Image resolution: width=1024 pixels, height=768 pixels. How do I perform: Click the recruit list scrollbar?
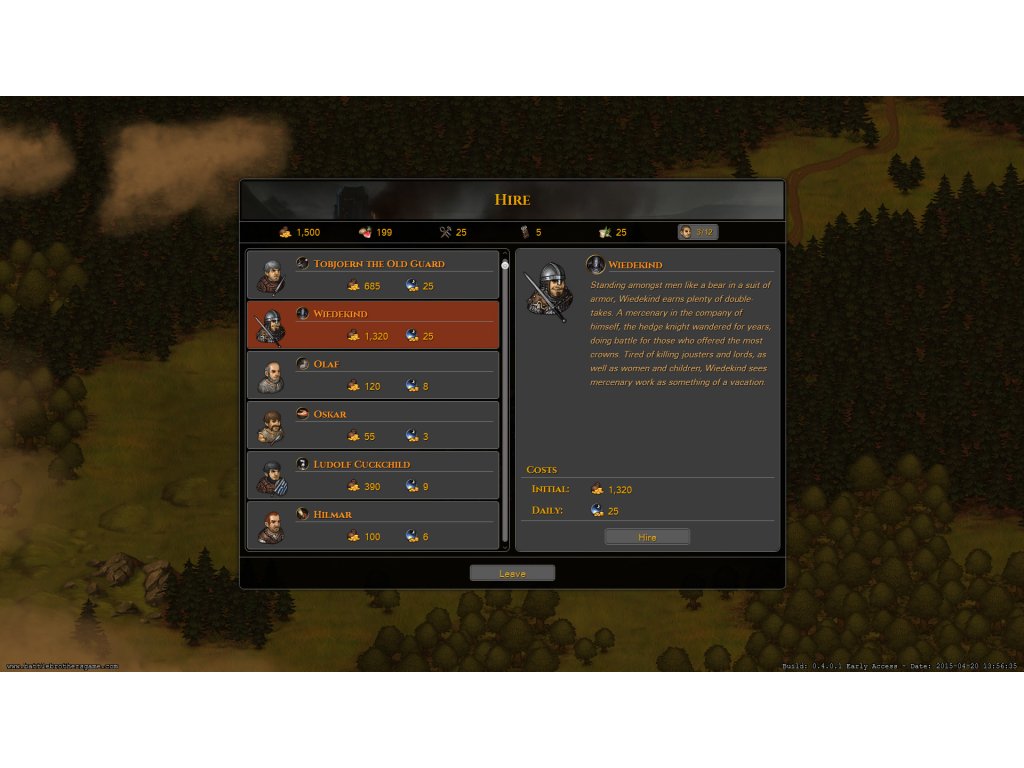[505, 400]
